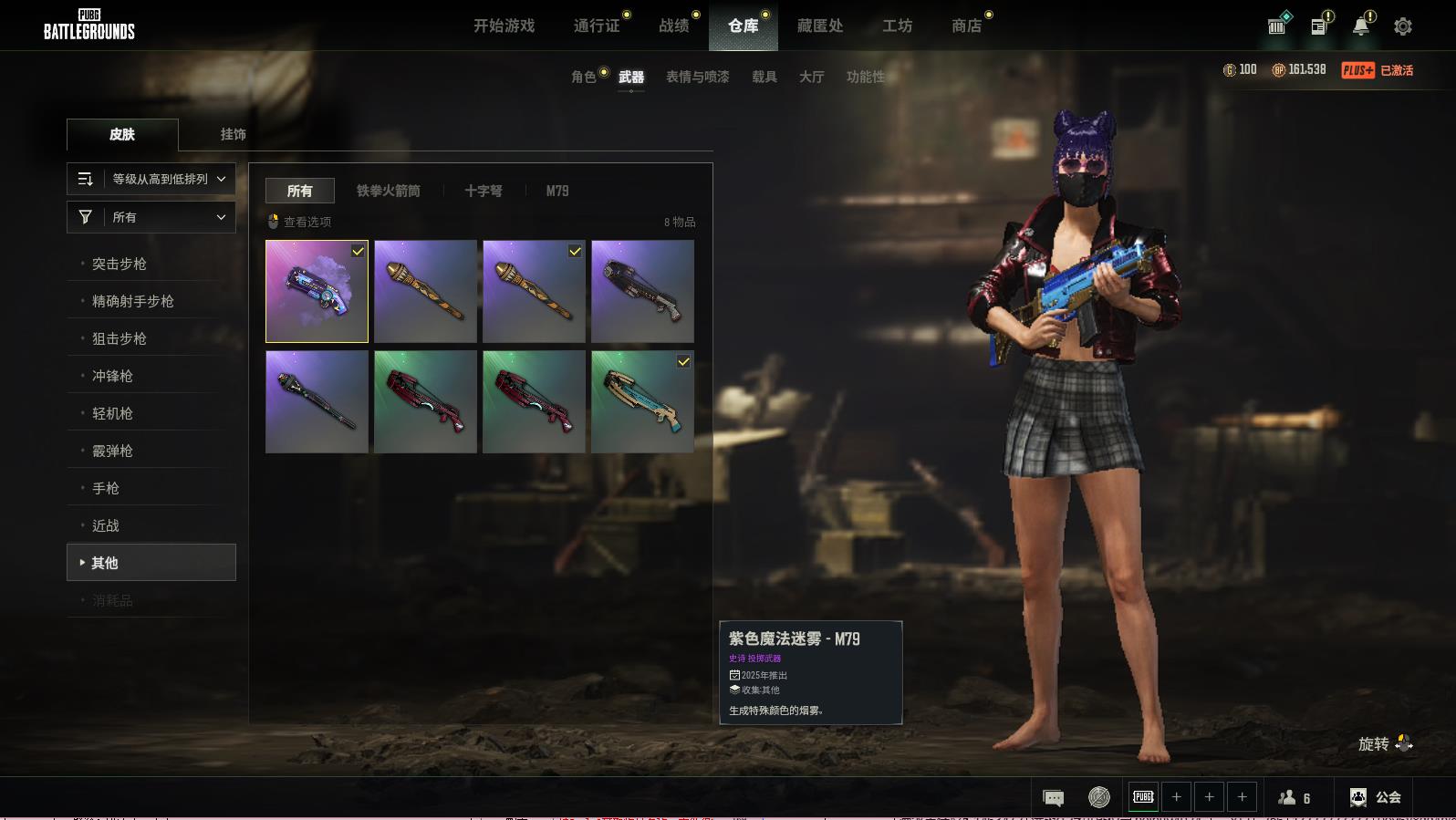Screen dimensions: 1456x820
Task: Go to the 藏匿处 hideout tab
Action: coord(819,26)
